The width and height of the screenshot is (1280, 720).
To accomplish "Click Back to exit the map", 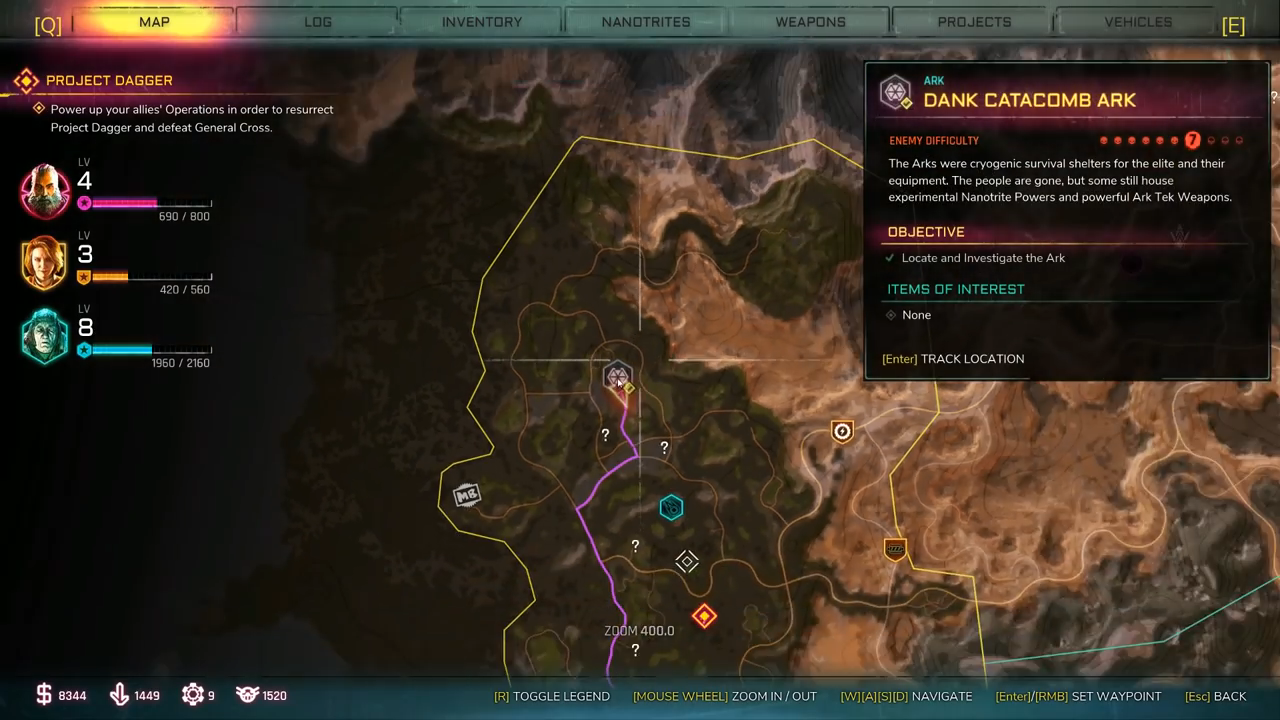I will [1216, 696].
